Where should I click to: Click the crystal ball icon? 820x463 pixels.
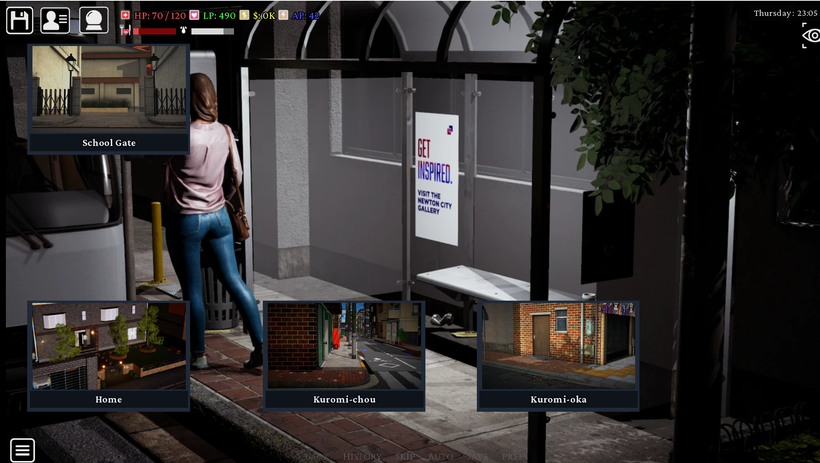pos(94,20)
